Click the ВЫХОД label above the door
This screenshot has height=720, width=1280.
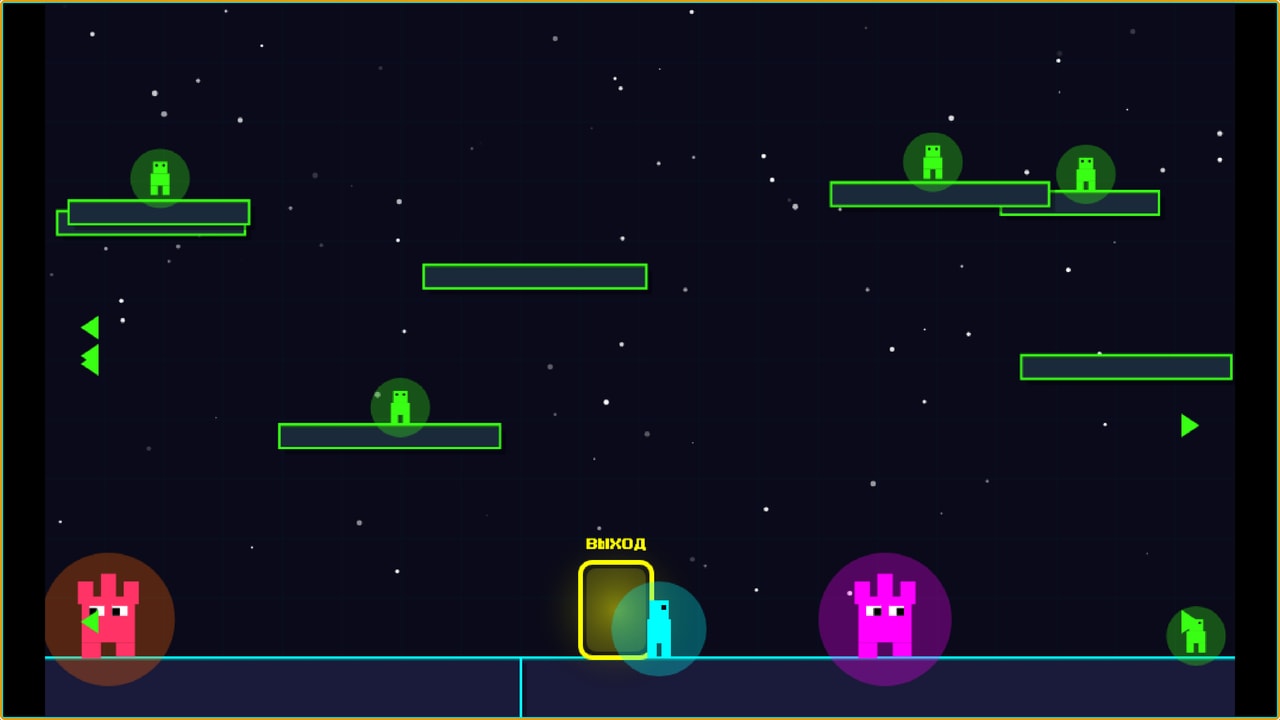[615, 543]
